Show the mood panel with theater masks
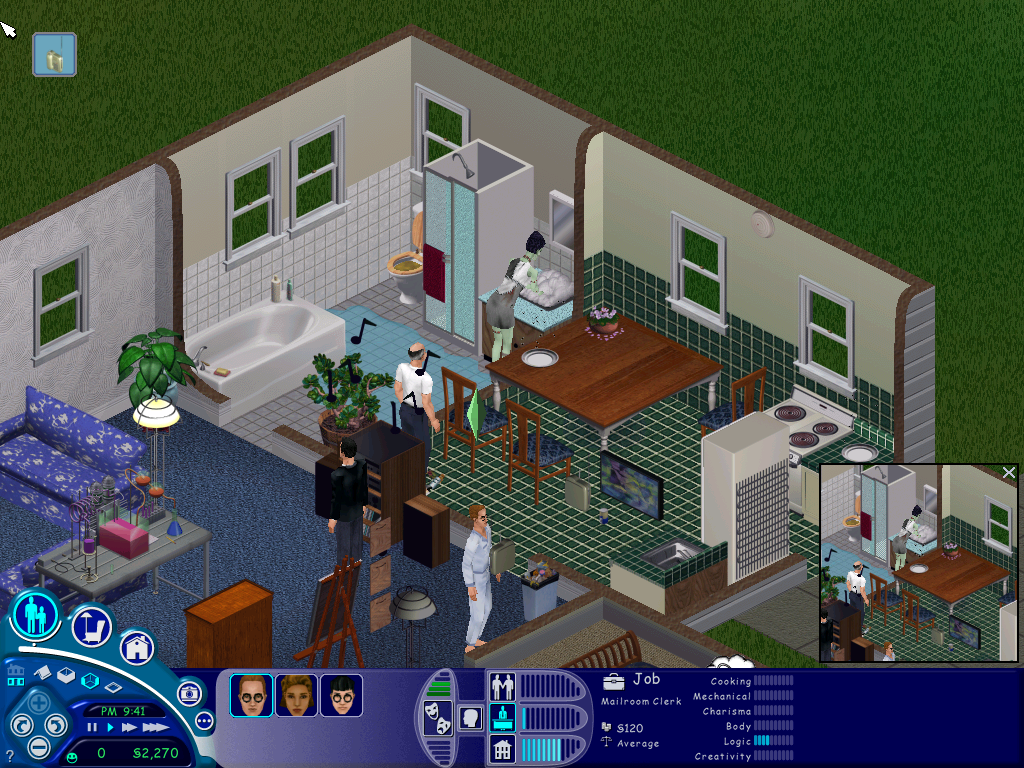The image size is (1024, 768). click(x=437, y=719)
